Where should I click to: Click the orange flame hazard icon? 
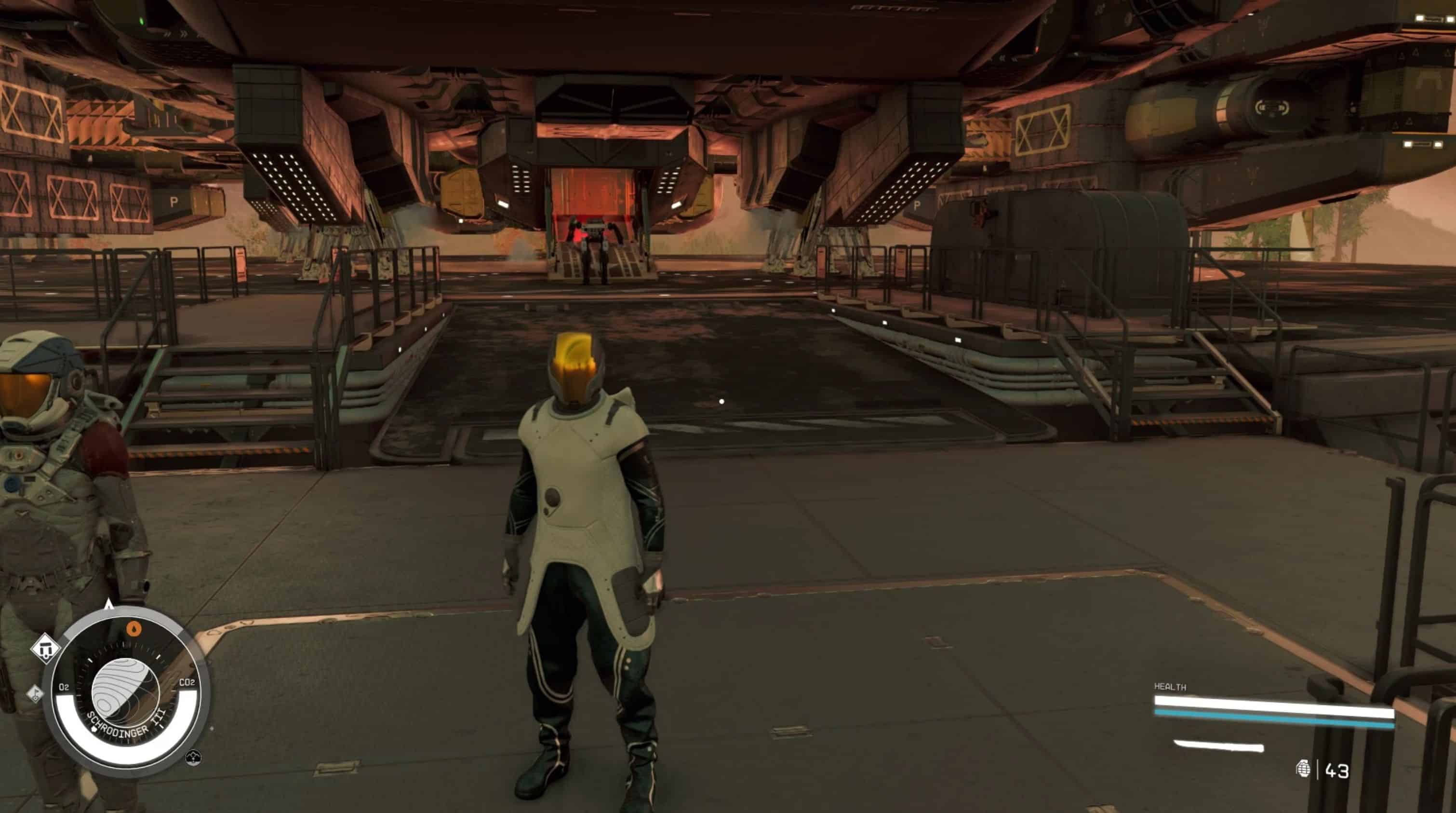coord(134,629)
